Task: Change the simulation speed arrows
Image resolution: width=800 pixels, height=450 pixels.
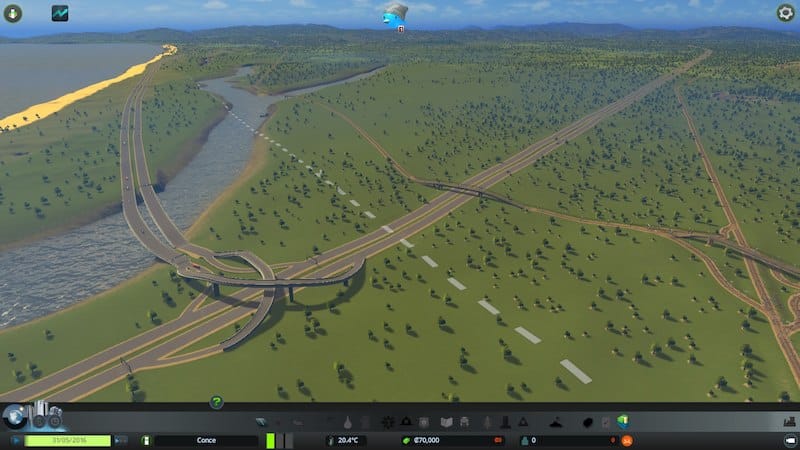Action: (121, 440)
